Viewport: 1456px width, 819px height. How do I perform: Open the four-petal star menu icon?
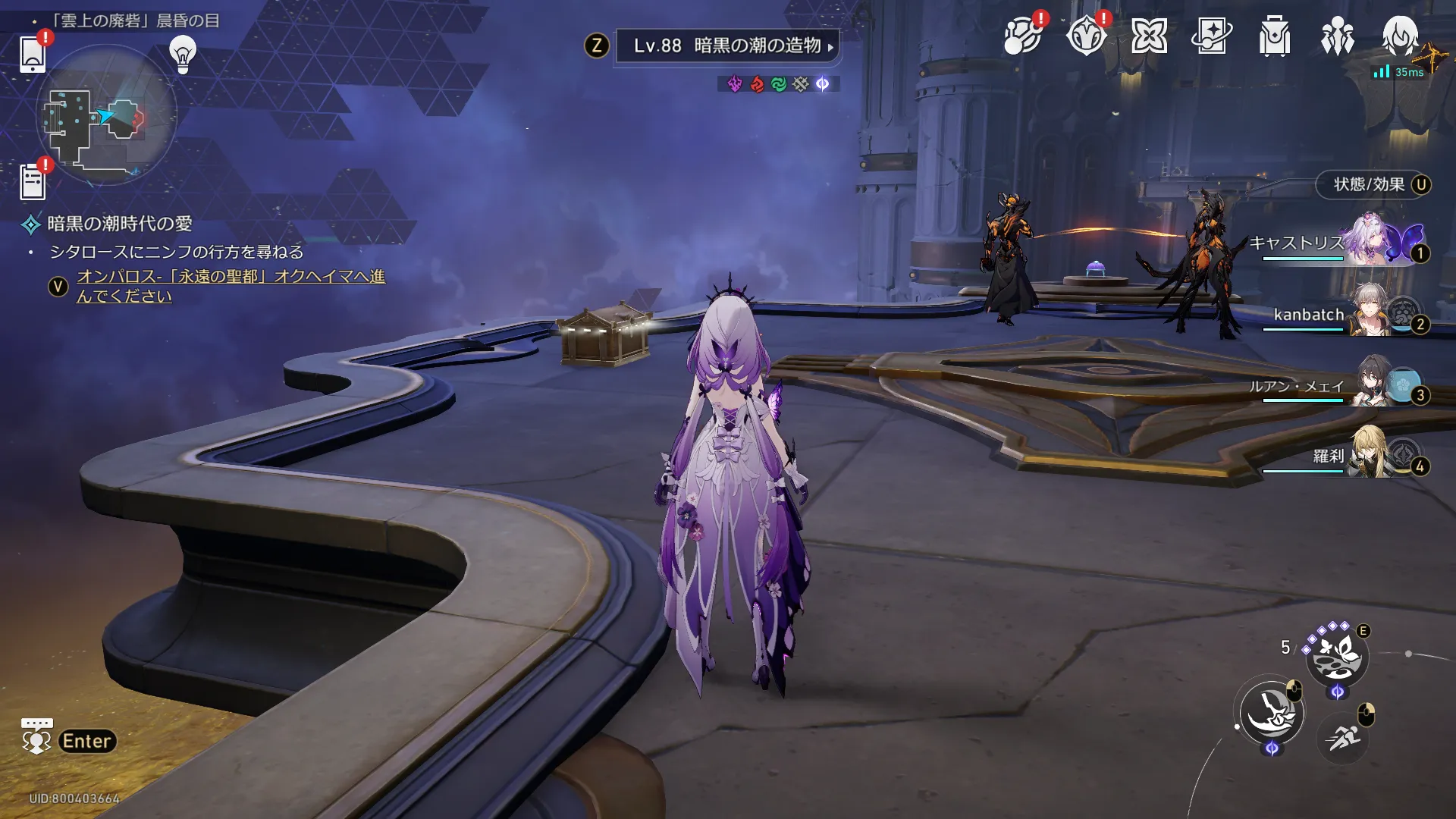(1149, 36)
